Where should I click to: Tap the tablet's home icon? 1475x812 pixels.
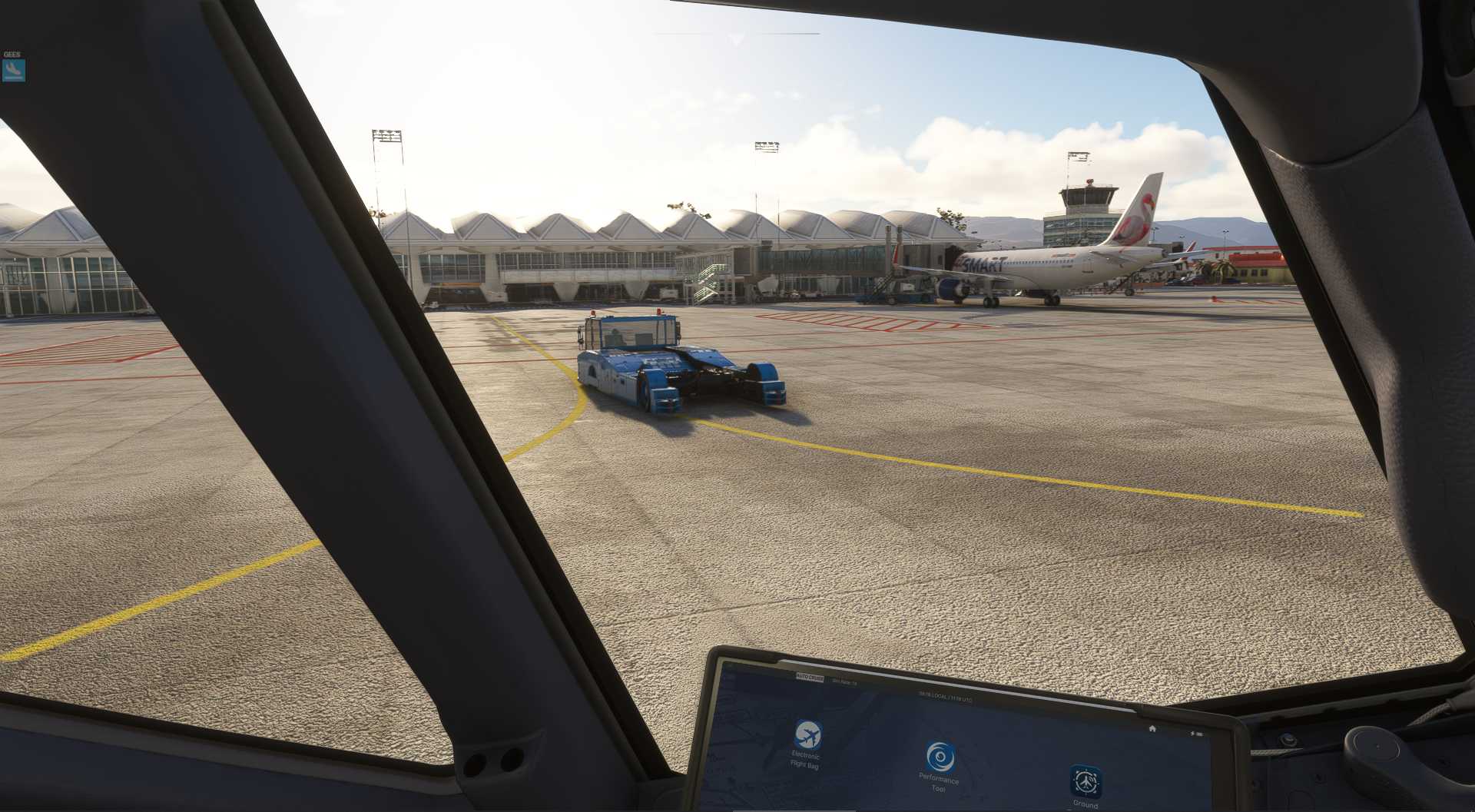tap(1152, 728)
